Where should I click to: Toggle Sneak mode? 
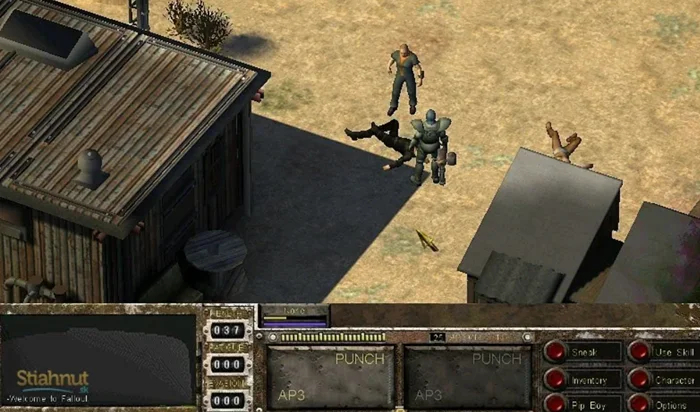click(x=556, y=351)
